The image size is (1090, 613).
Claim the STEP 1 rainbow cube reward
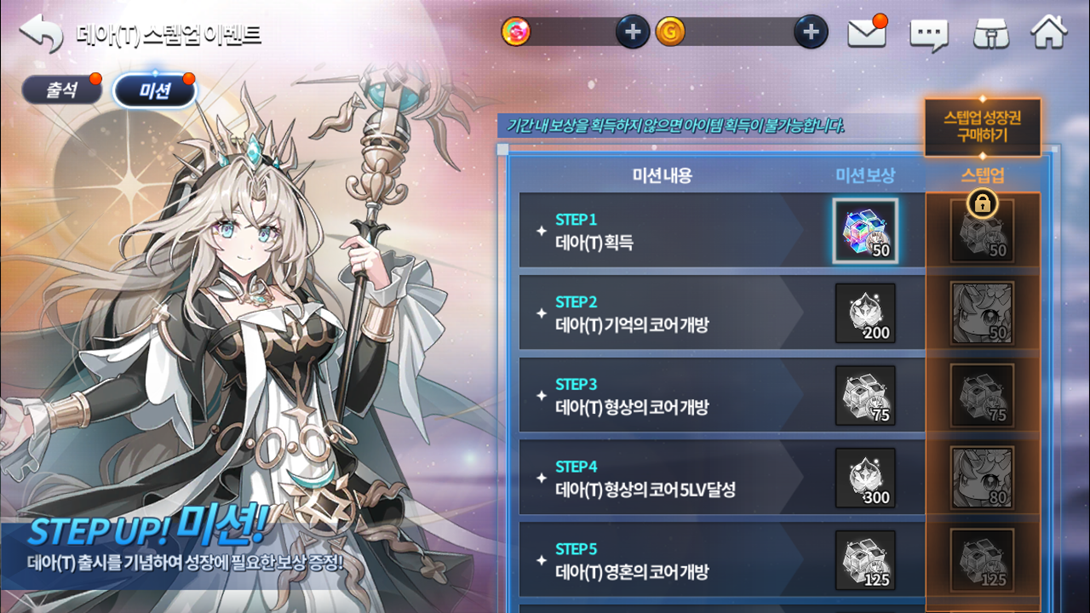(x=865, y=231)
